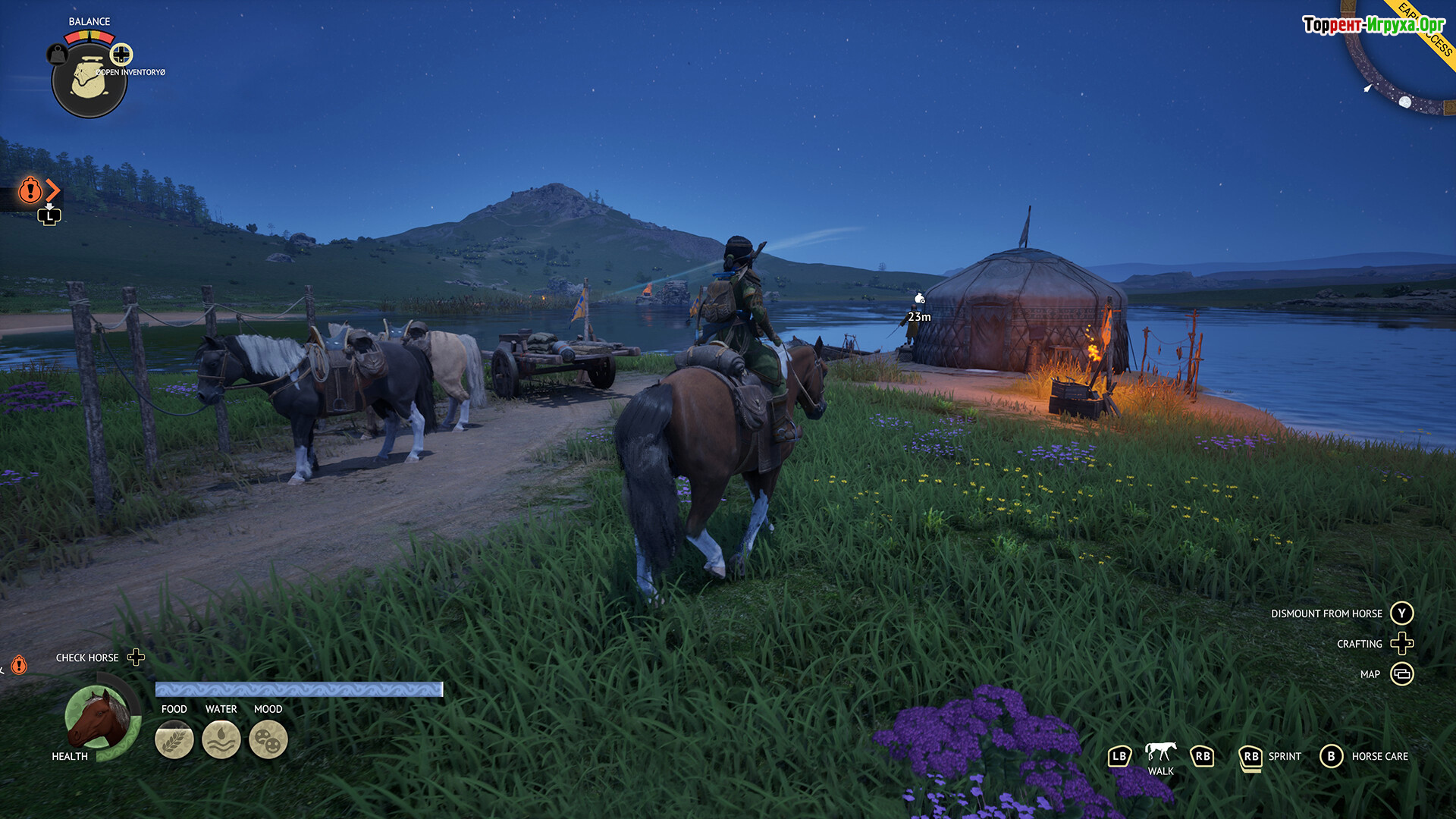Click the Walk horse gait indicator
Screen dimensions: 1456x819
tap(1160, 752)
